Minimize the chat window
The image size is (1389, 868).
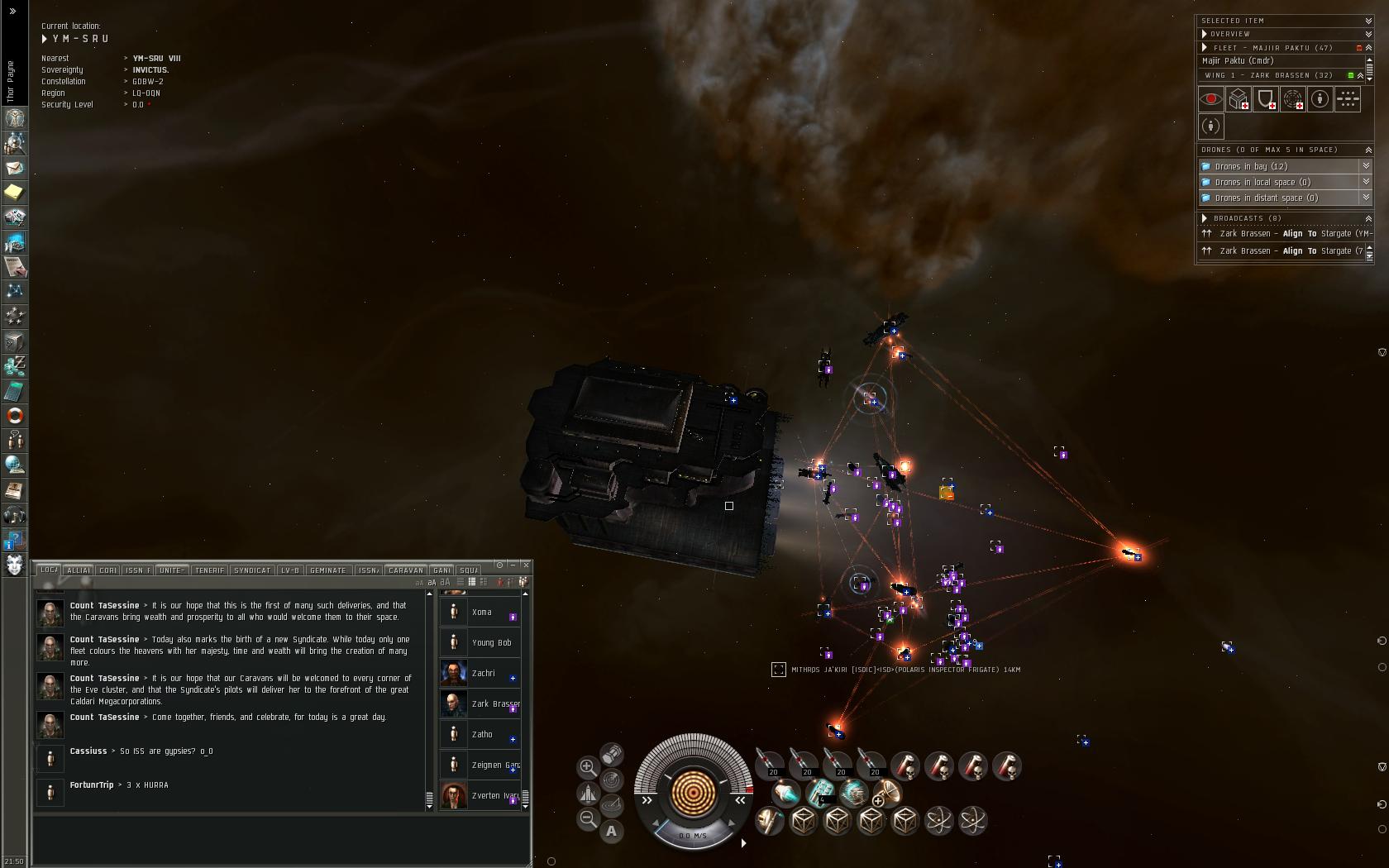click(x=513, y=565)
